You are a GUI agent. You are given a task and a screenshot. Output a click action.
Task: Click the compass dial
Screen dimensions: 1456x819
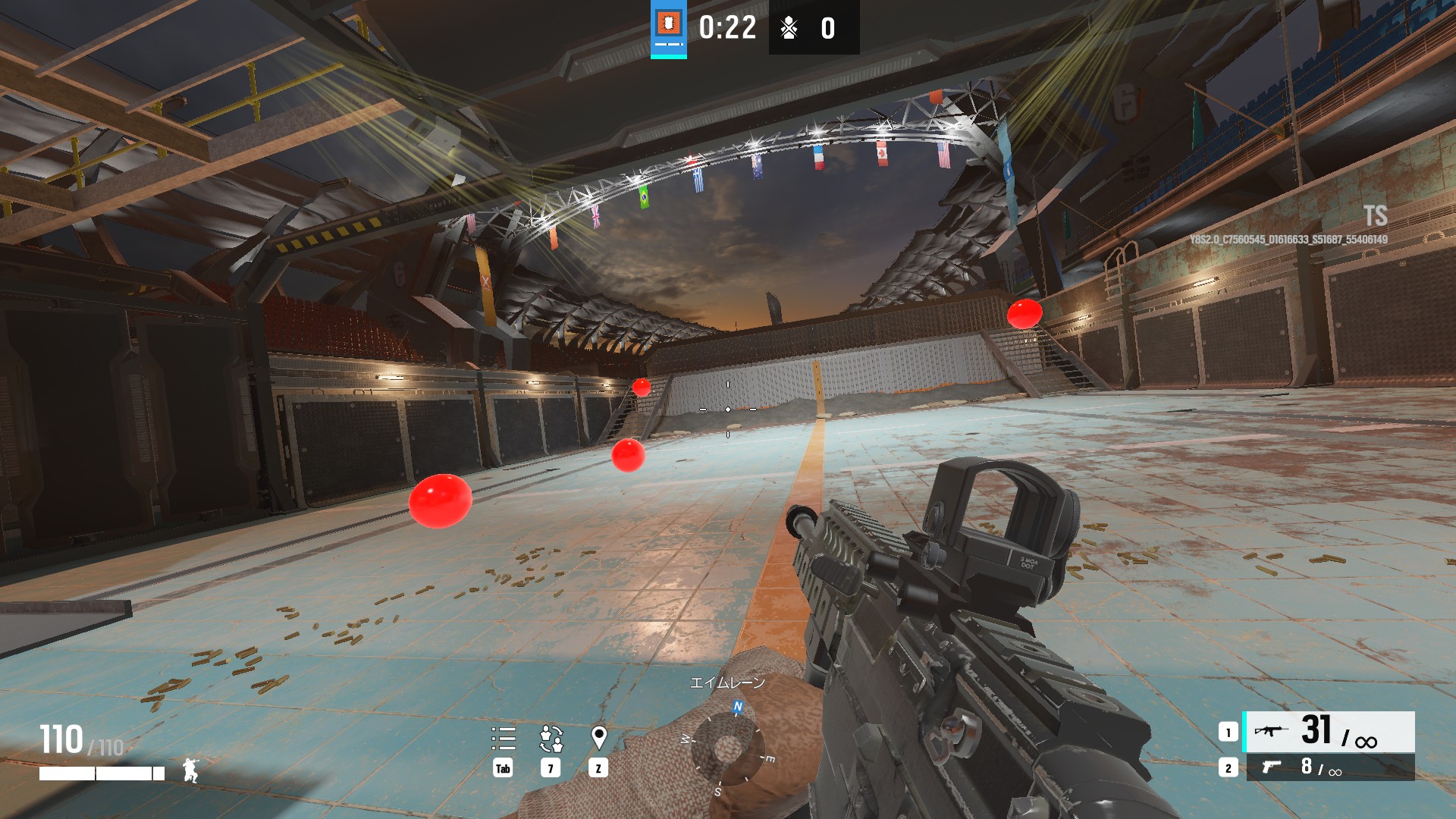[x=726, y=748]
